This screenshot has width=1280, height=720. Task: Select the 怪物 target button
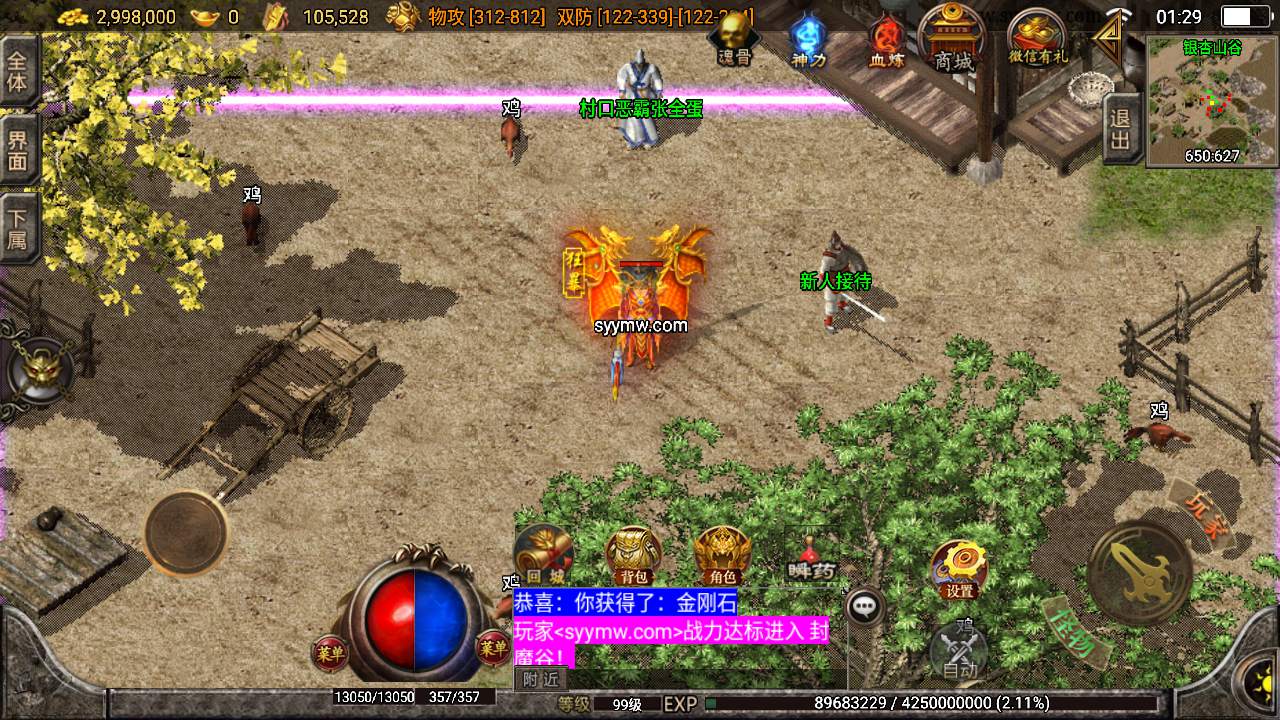click(1076, 631)
